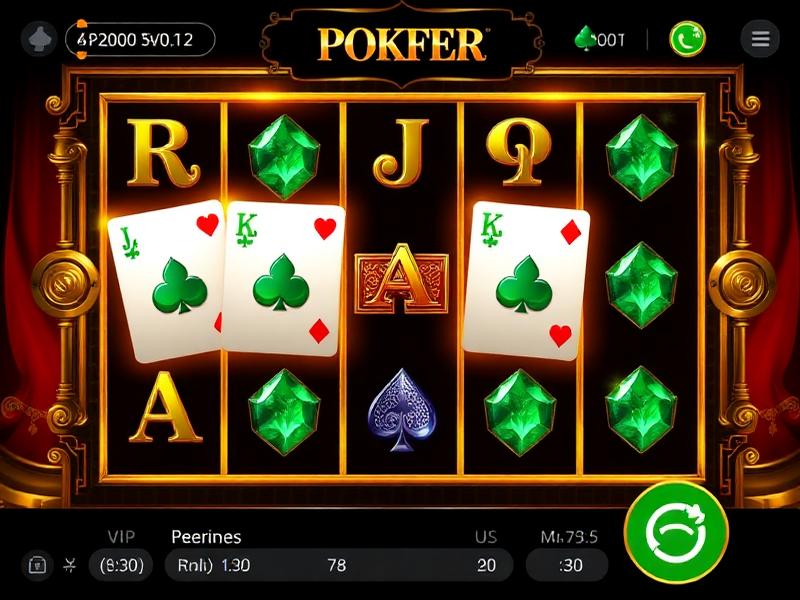Open the hamburger menu
Screen dimensions: 800x600
[x=760, y=39]
